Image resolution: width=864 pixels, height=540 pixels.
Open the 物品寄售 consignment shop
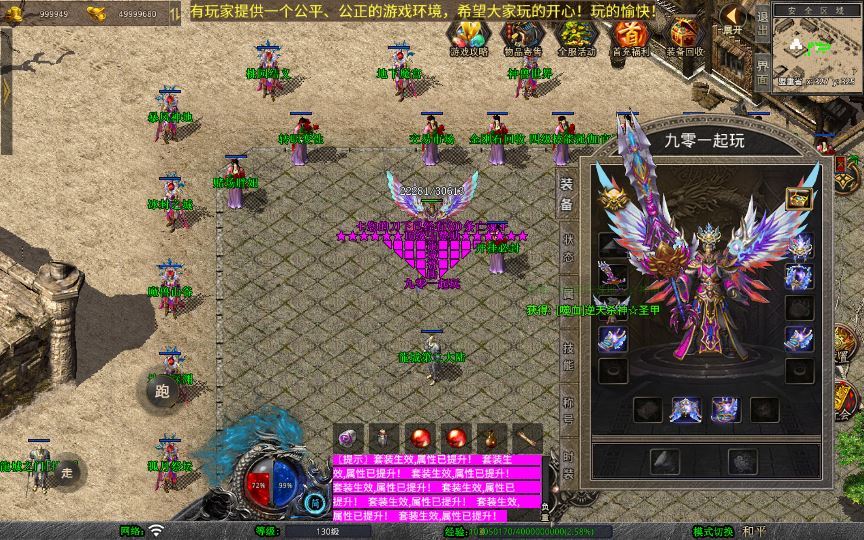click(x=520, y=37)
